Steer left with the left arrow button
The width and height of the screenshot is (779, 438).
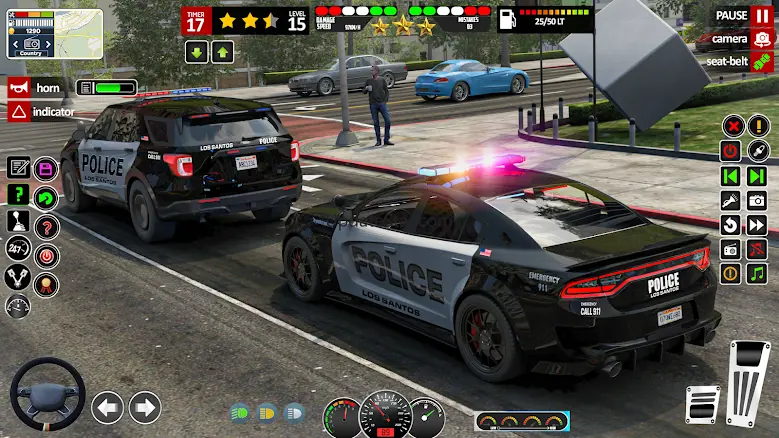tap(107, 407)
